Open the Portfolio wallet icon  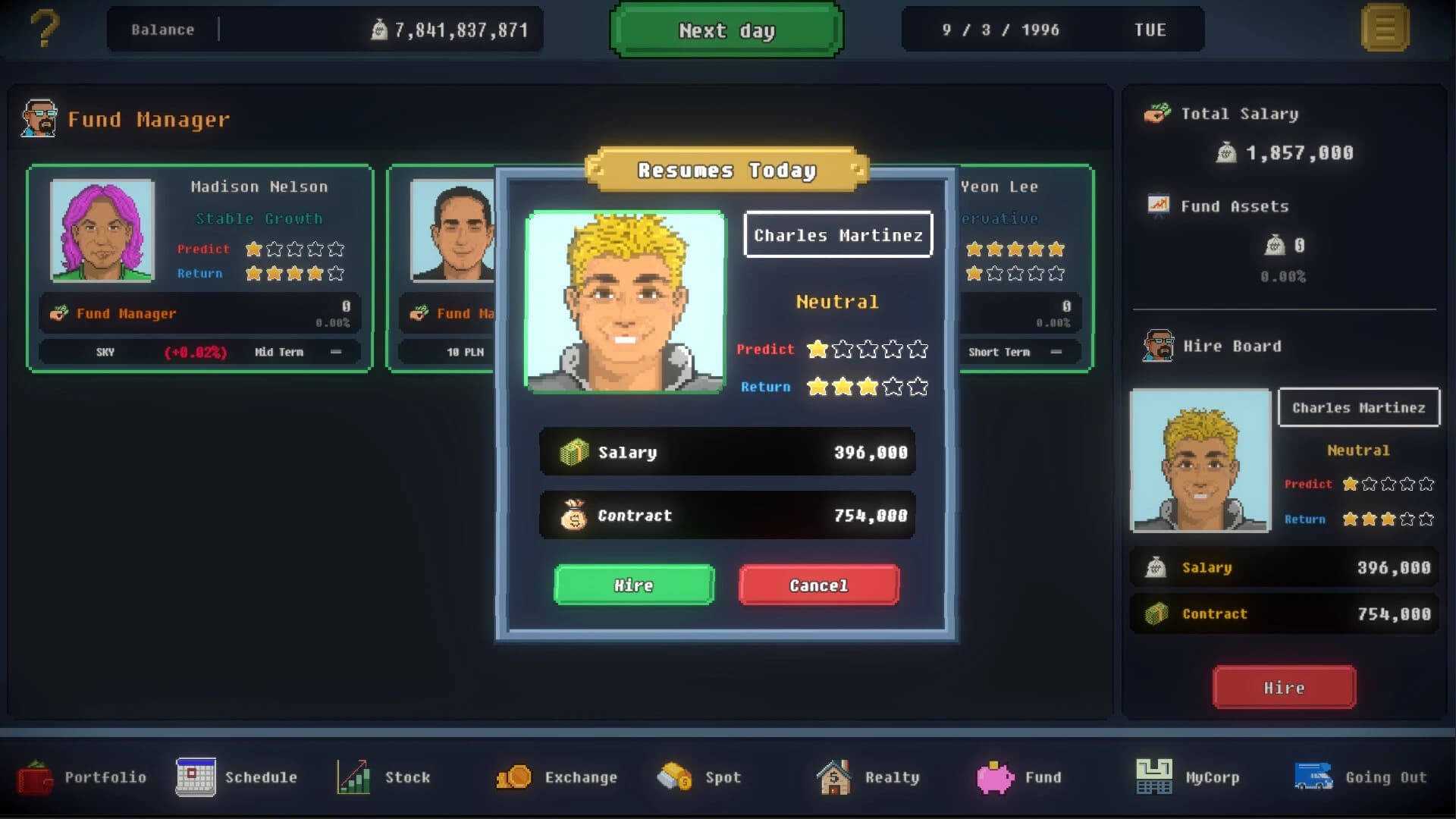click(x=33, y=777)
